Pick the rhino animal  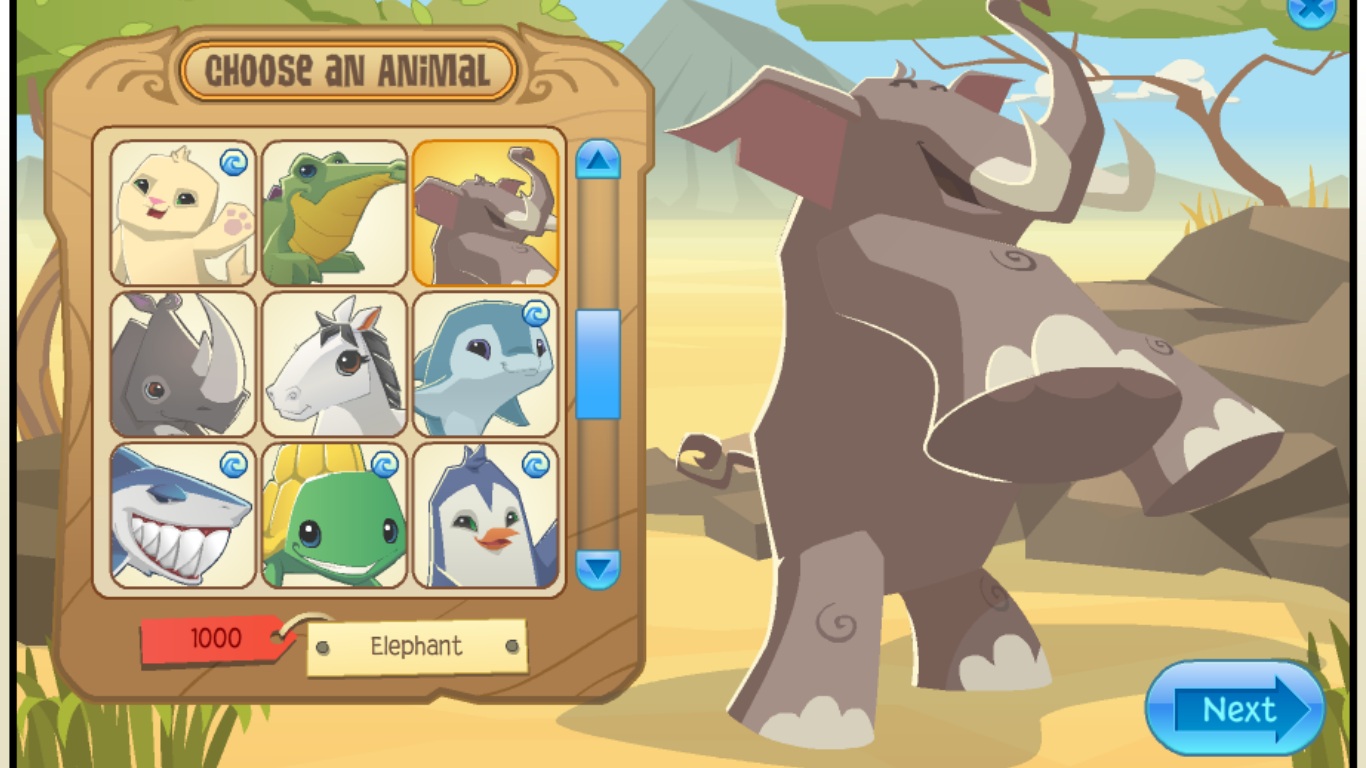pyautogui.click(x=182, y=365)
